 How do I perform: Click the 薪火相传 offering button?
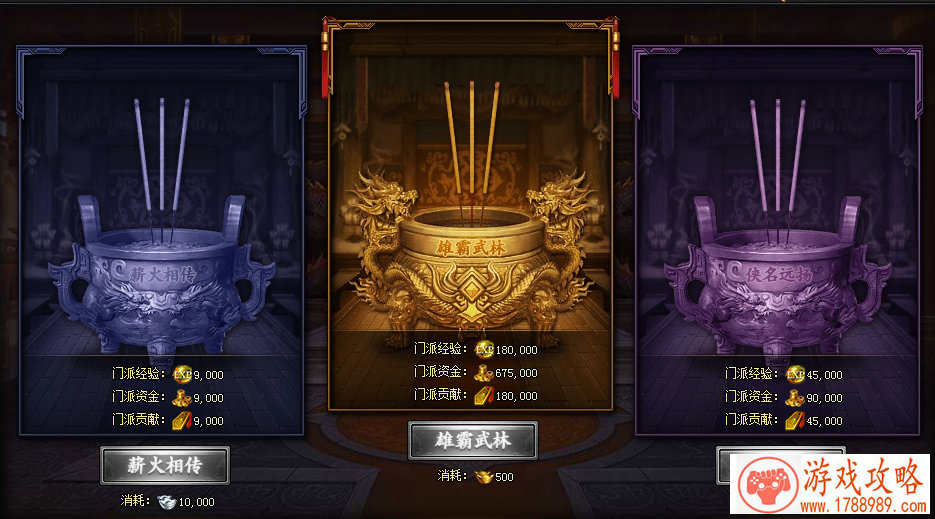click(165, 465)
